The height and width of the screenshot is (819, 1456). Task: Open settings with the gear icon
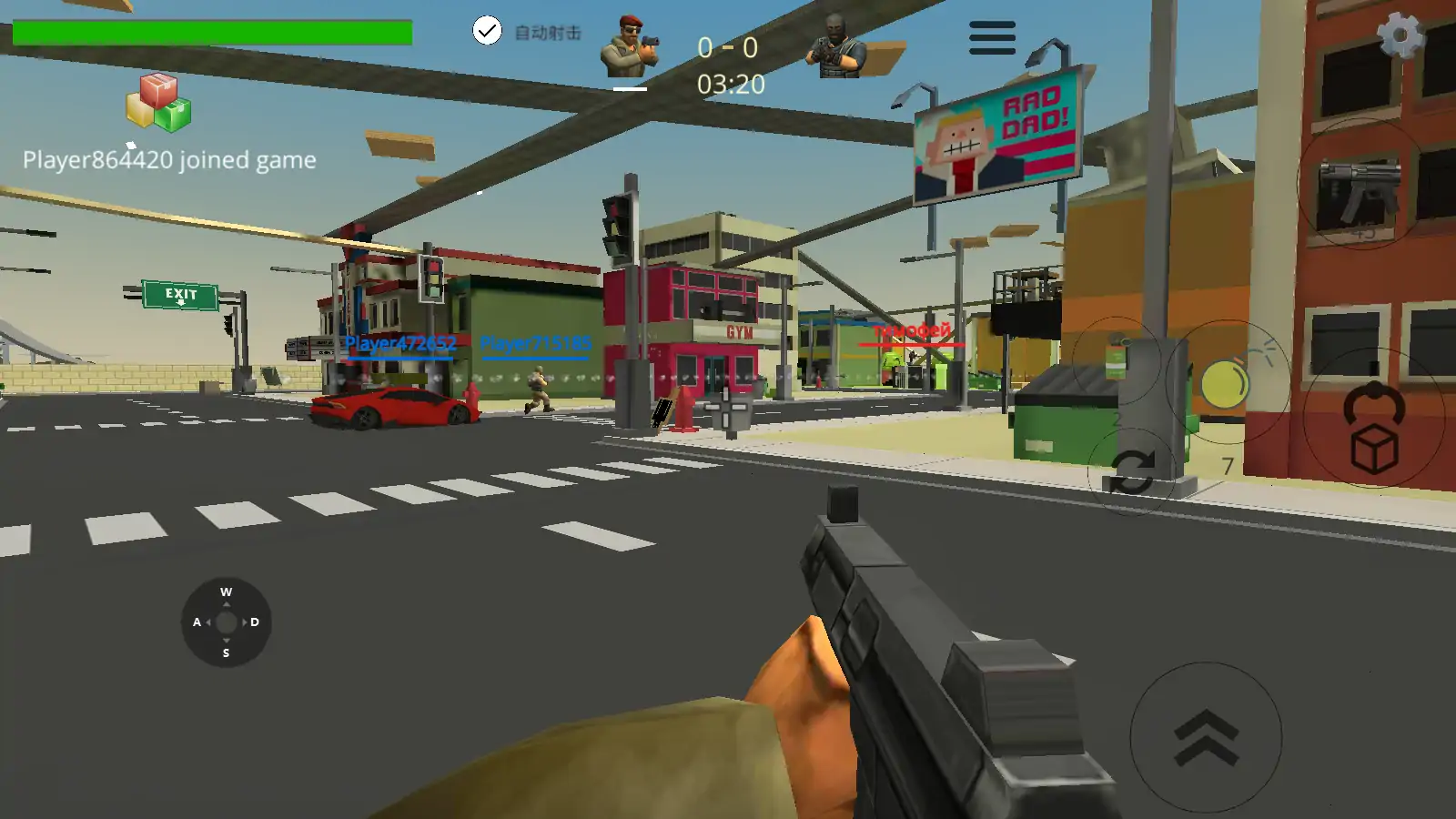[x=1400, y=36]
